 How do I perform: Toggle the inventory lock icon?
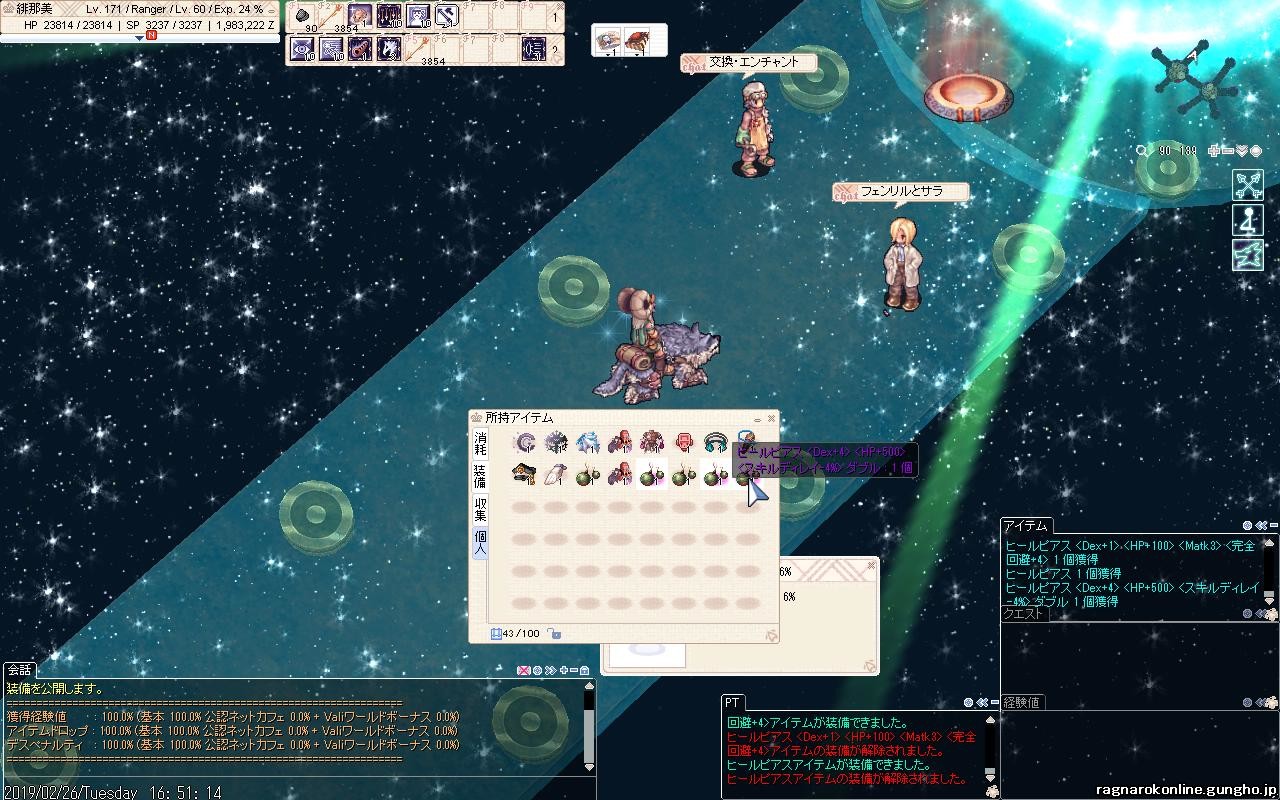(554, 634)
